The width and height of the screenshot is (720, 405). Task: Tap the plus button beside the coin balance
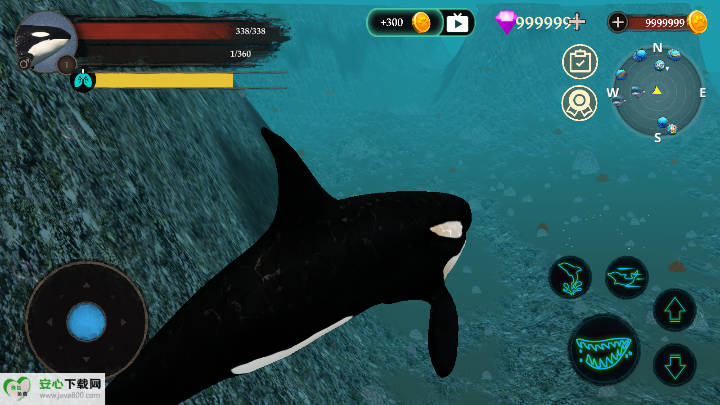coord(618,22)
